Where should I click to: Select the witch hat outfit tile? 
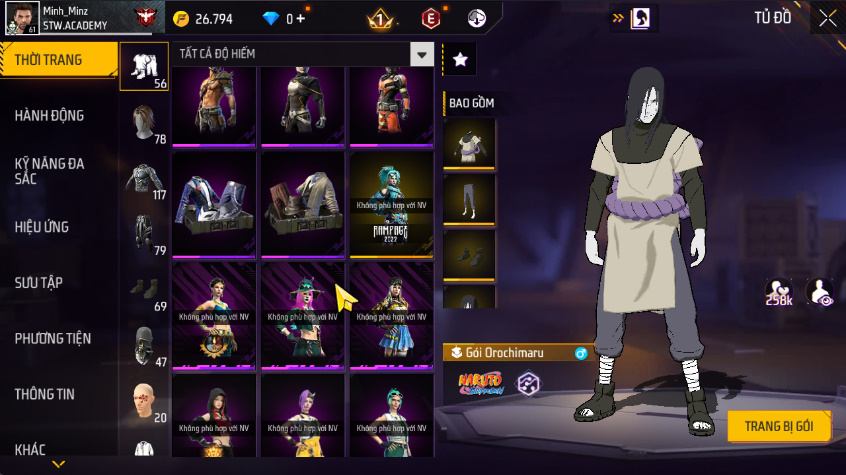click(x=303, y=315)
